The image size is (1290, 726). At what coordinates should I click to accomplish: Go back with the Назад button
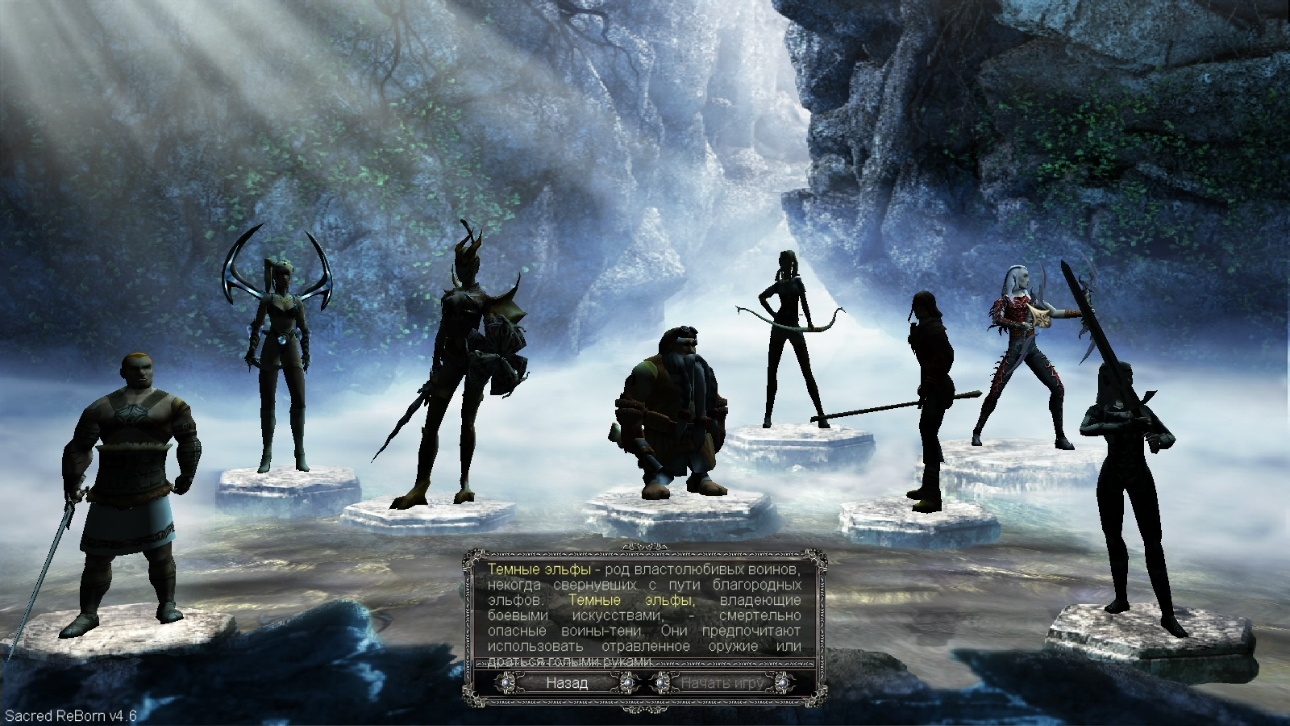[x=567, y=683]
